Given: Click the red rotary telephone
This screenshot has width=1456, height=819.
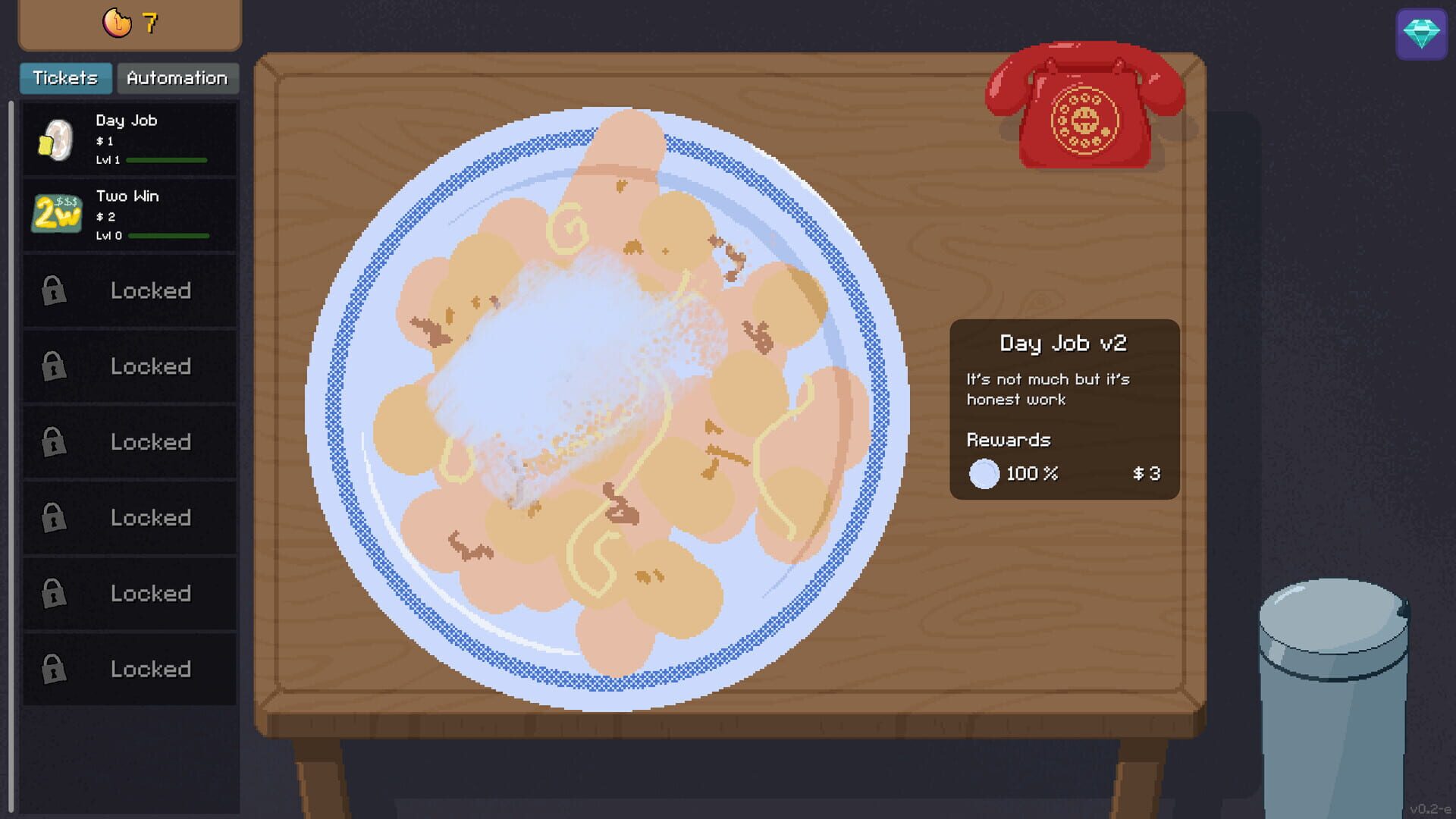Looking at the screenshot, I should [x=1086, y=111].
